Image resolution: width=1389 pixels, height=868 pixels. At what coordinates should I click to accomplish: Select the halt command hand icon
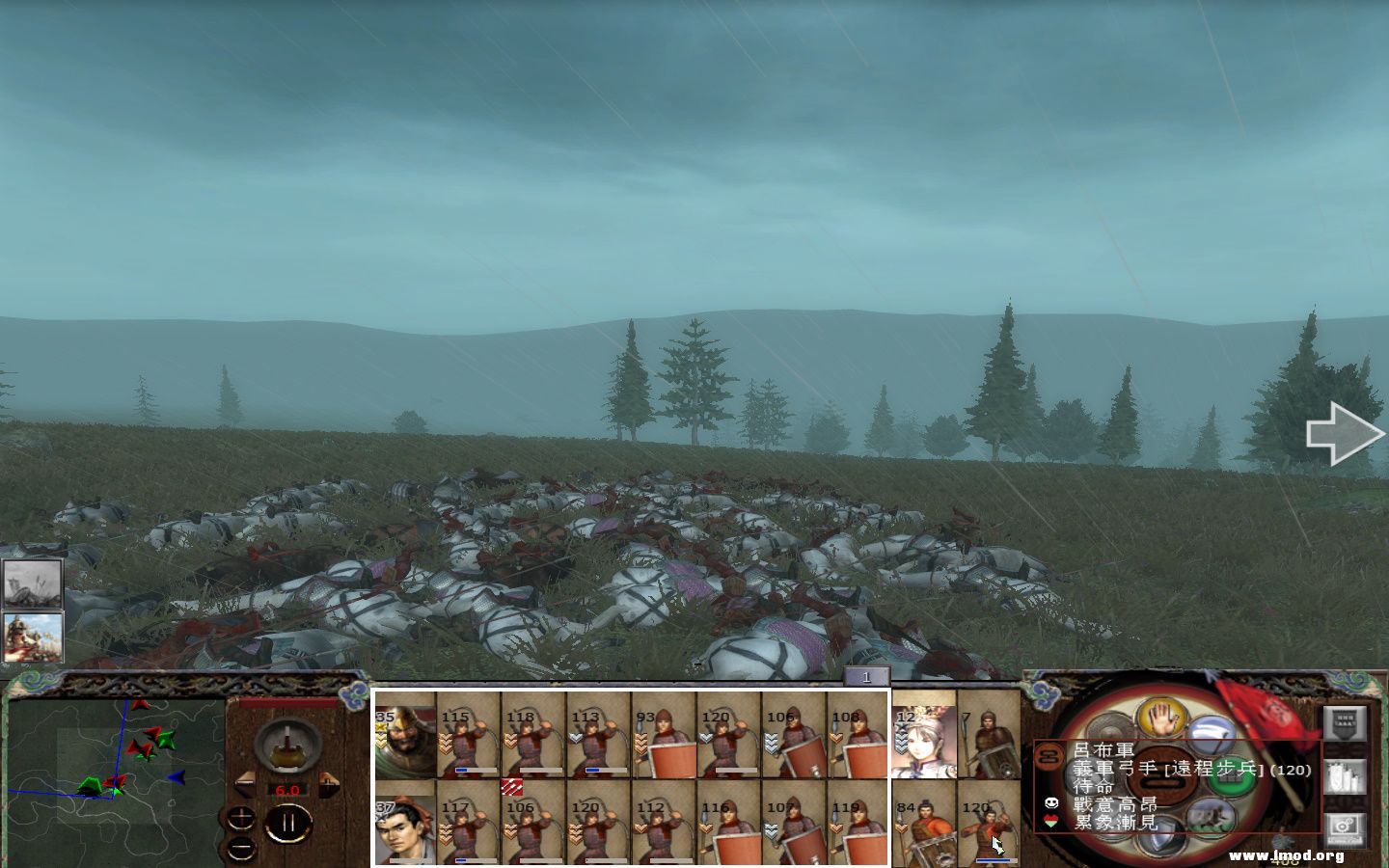pos(1161,719)
